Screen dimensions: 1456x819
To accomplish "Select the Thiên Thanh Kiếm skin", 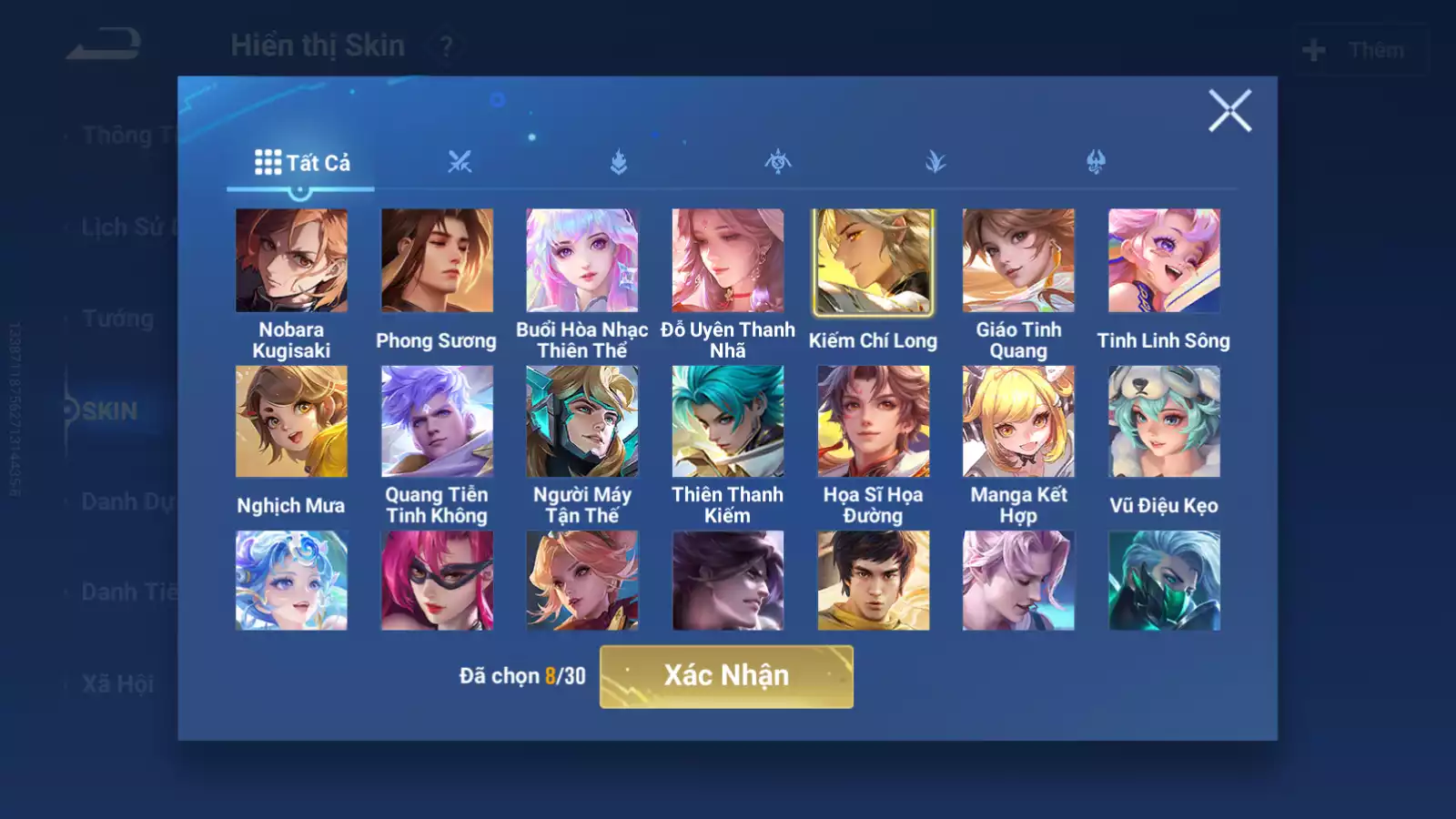I will point(728,421).
